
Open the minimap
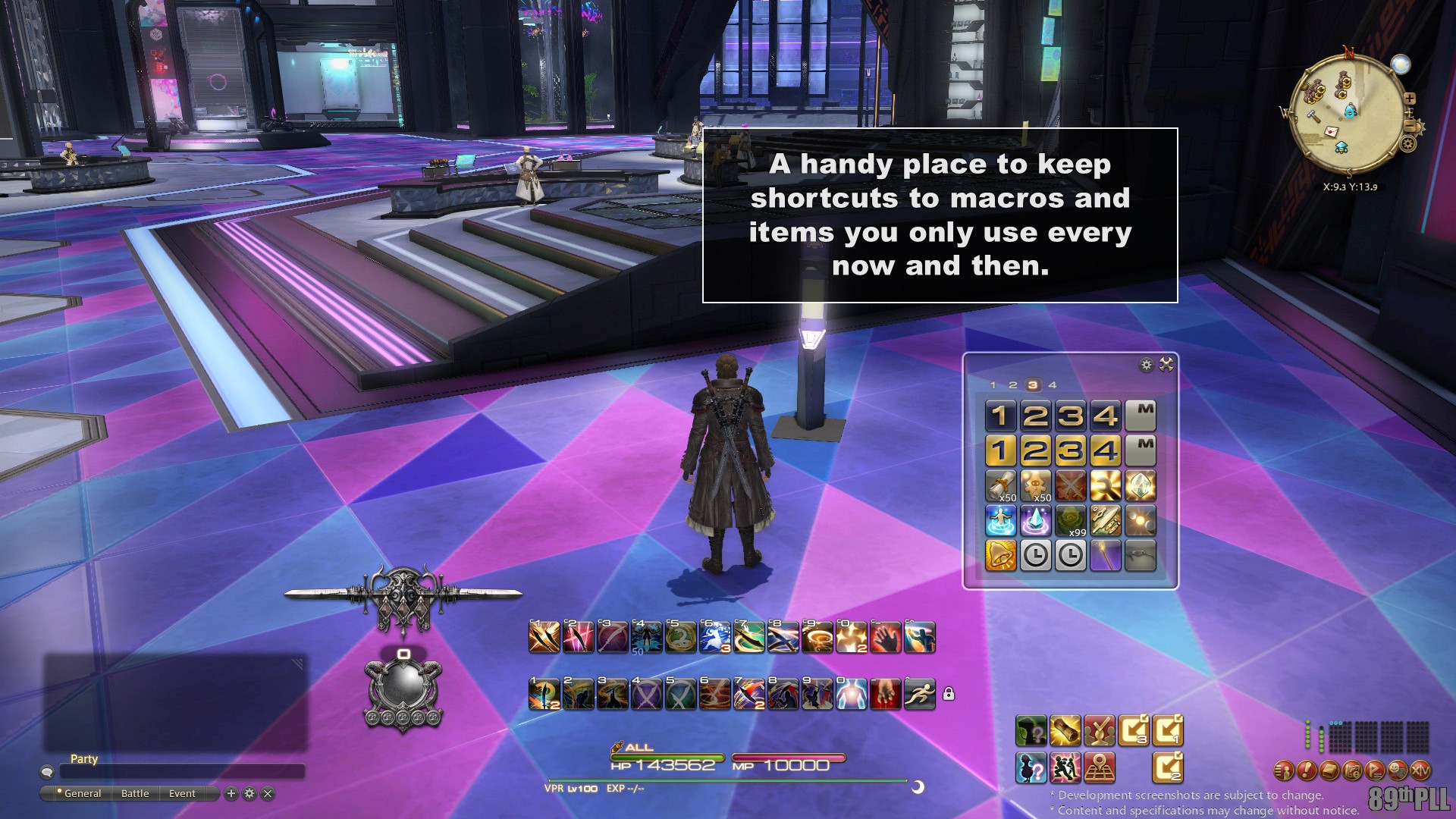click(x=1347, y=114)
